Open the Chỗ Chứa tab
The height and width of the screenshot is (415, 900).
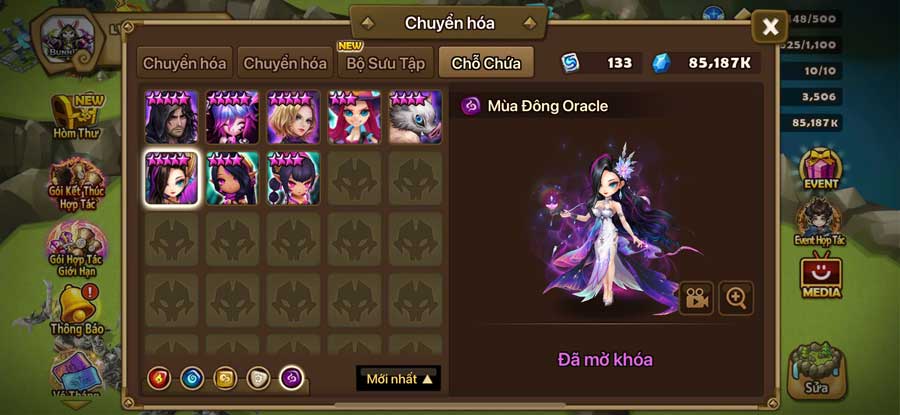click(x=485, y=63)
